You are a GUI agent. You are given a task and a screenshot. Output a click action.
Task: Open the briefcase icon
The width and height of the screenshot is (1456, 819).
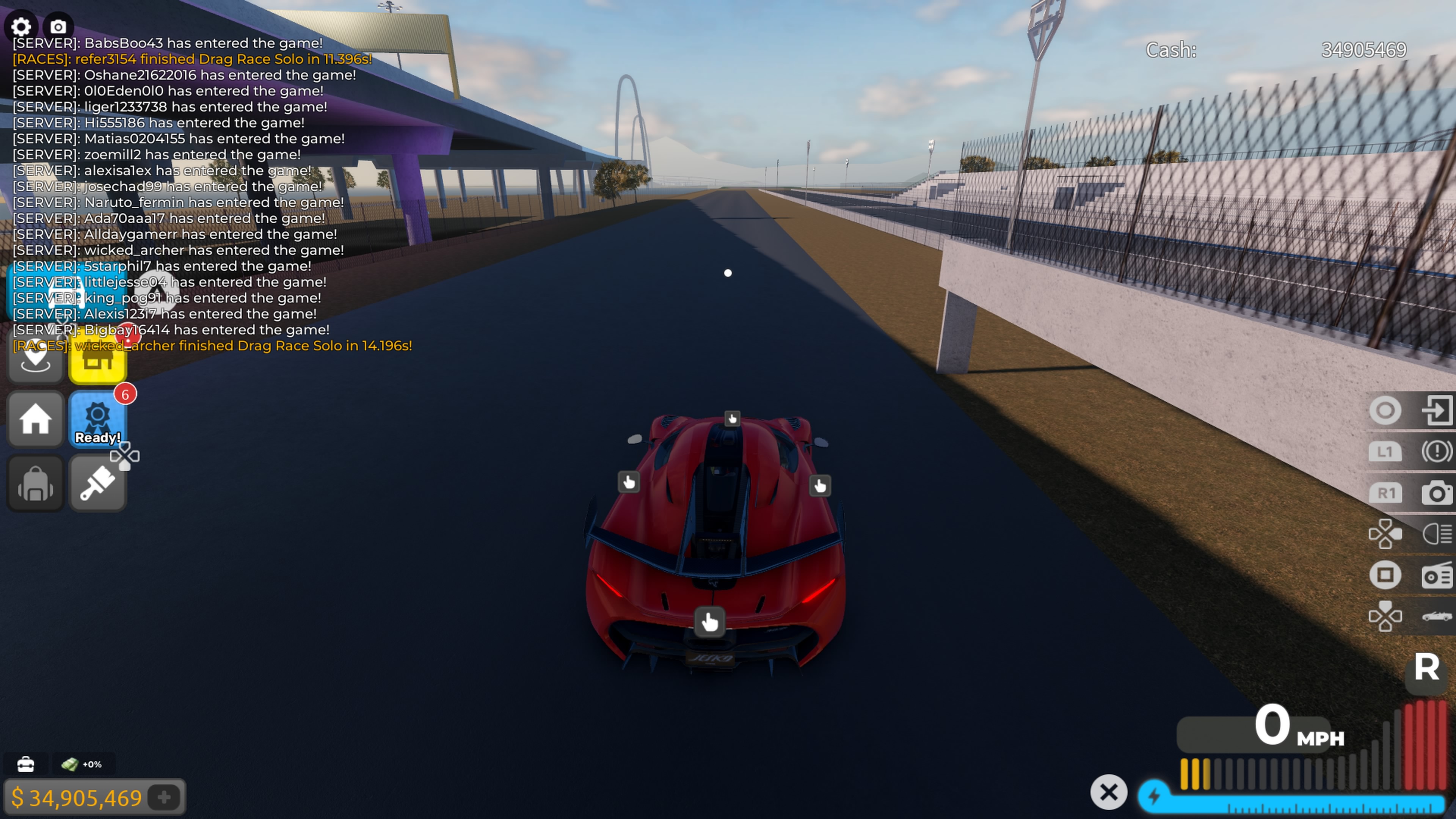click(25, 764)
